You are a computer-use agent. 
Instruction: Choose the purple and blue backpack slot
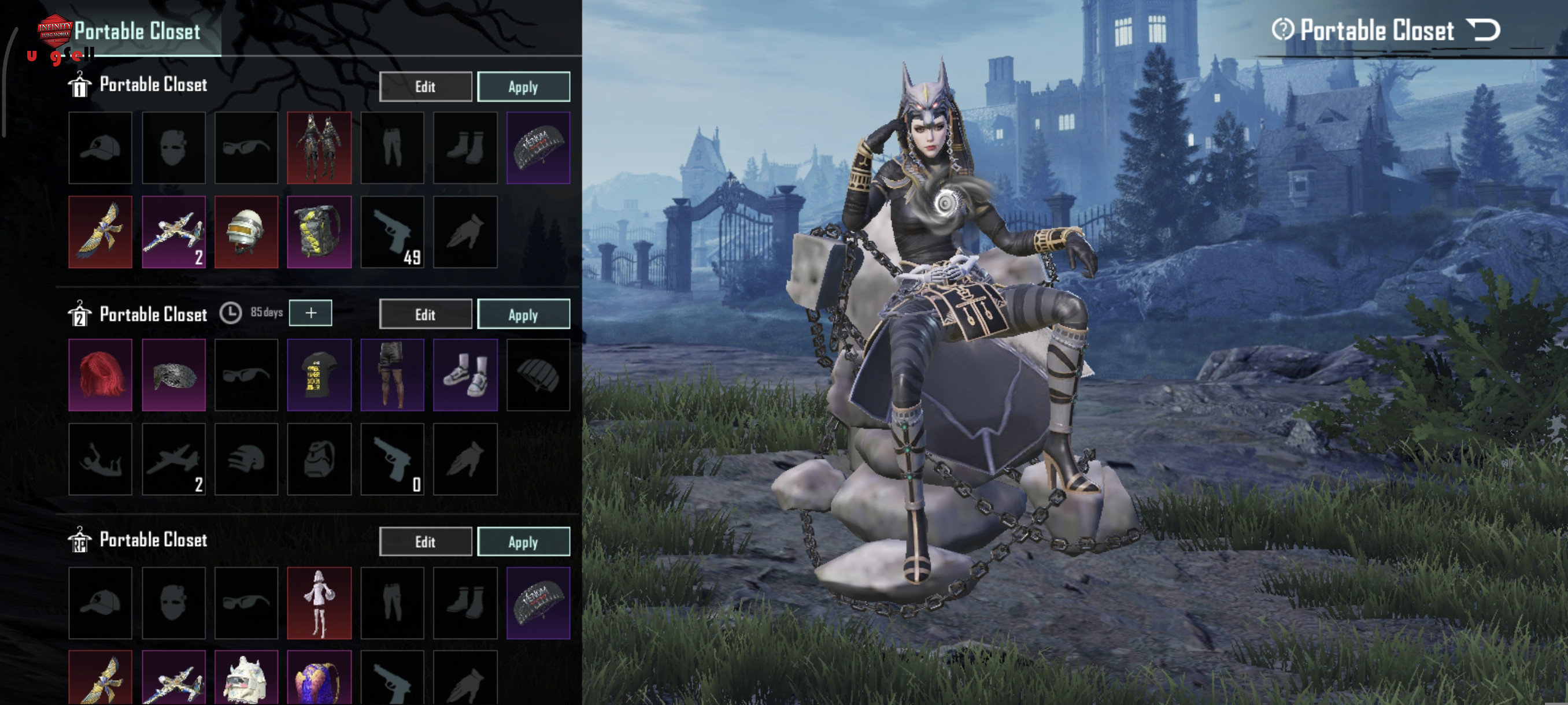click(319, 678)
